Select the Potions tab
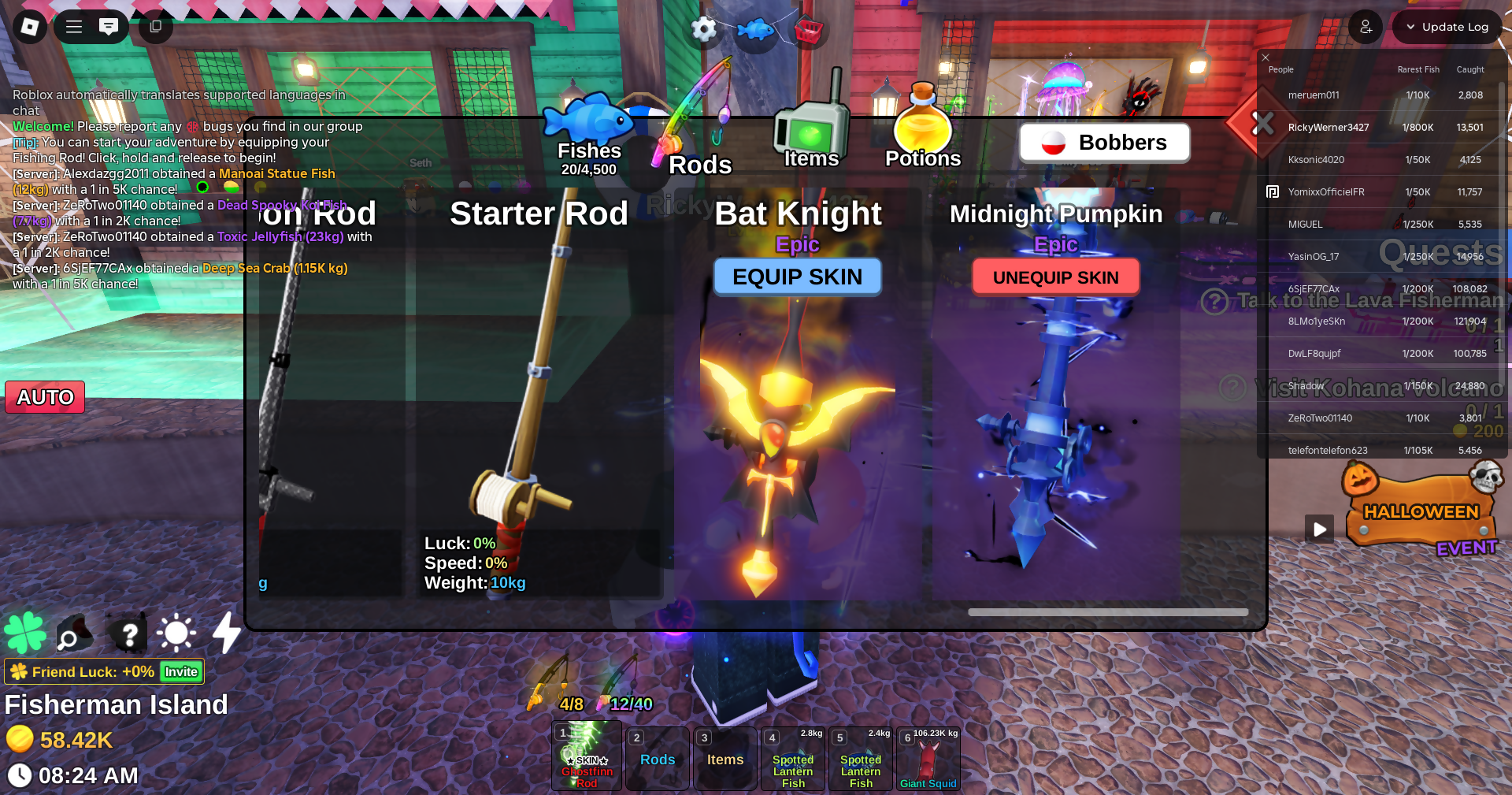This screenshot has width=1512, height=795. tap(923, 142)
